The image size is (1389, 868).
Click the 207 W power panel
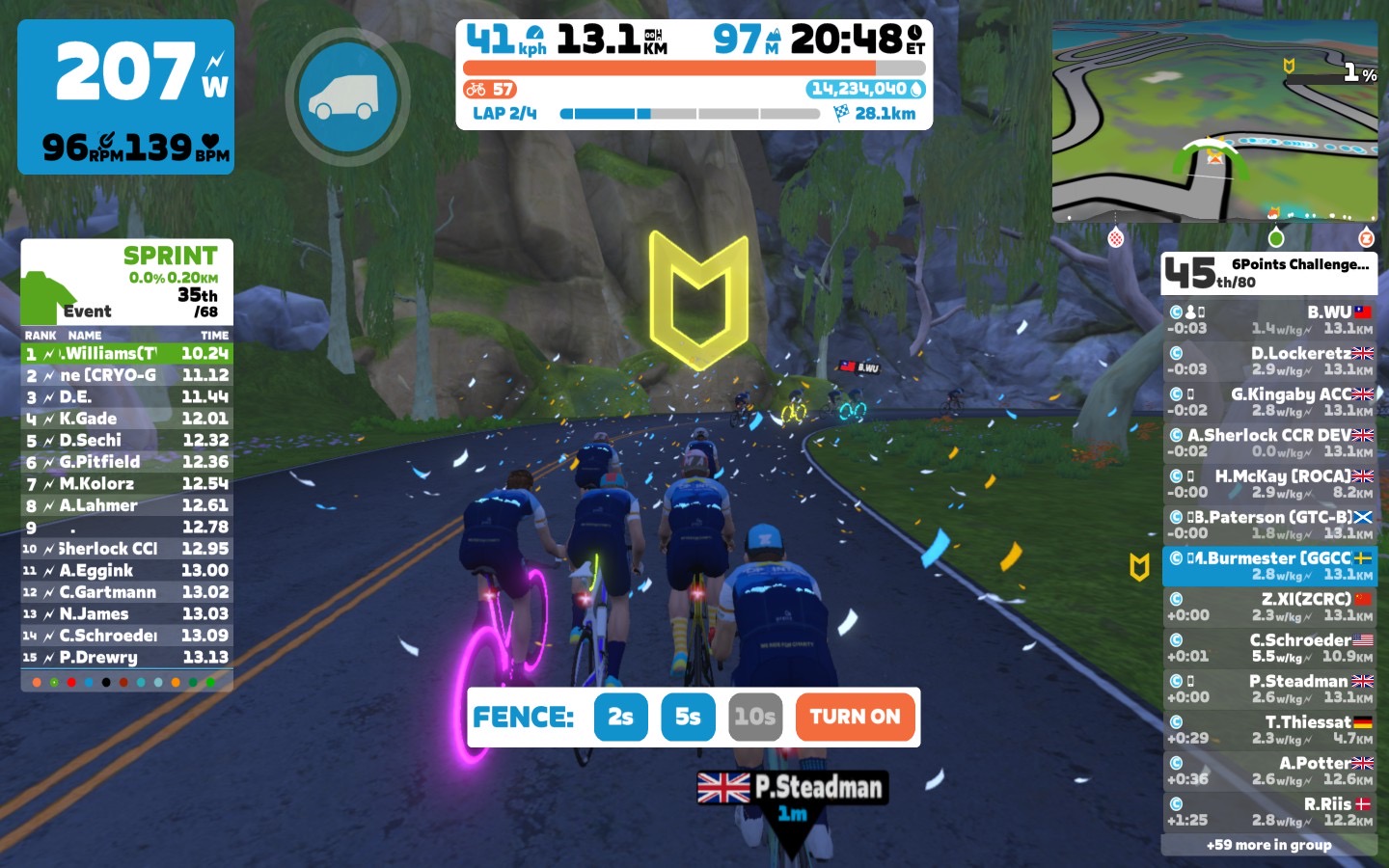click(125, 96)
